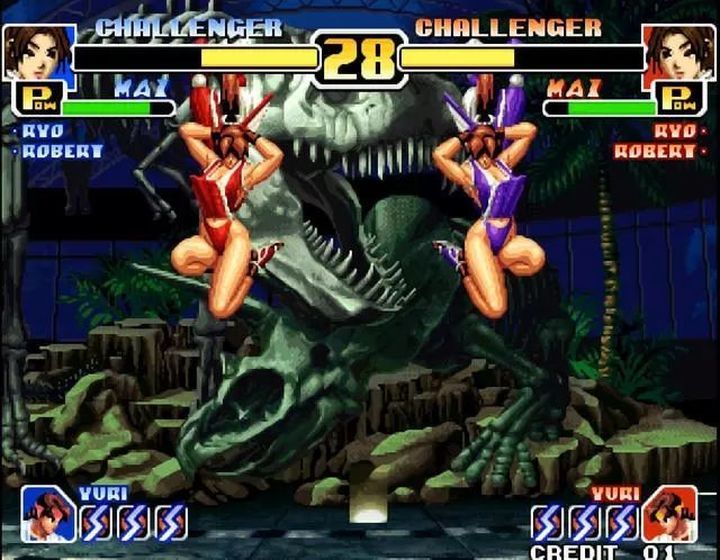
Task: Click player one's character portrait
Action: [38, 52]
